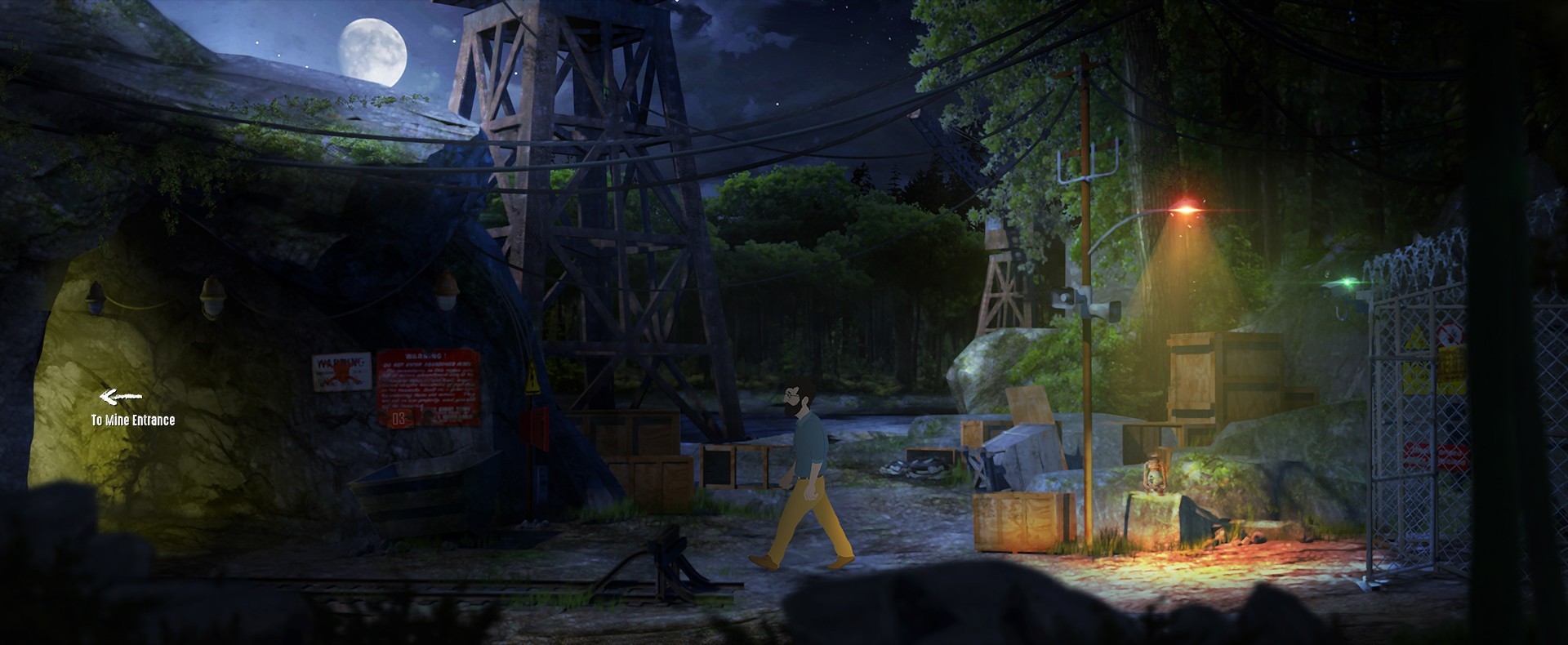Follow the To Mine Entrance exit arrow
This screenshot has width=1568, height=645.
coord(121,398)
